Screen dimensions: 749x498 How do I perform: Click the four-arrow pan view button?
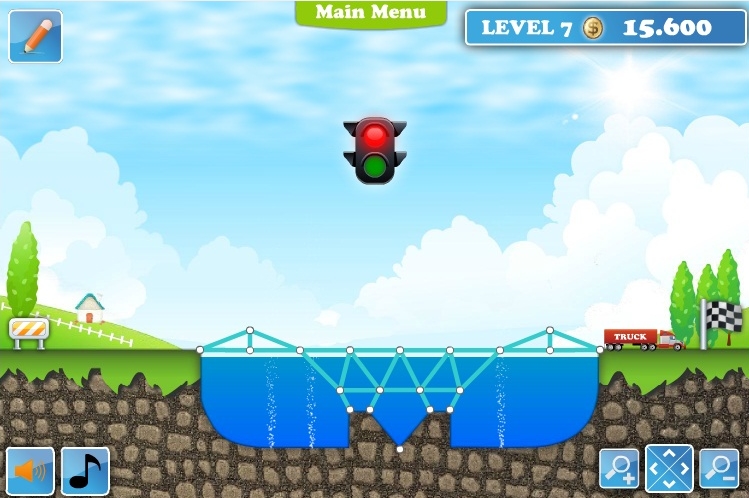point(669,467)
